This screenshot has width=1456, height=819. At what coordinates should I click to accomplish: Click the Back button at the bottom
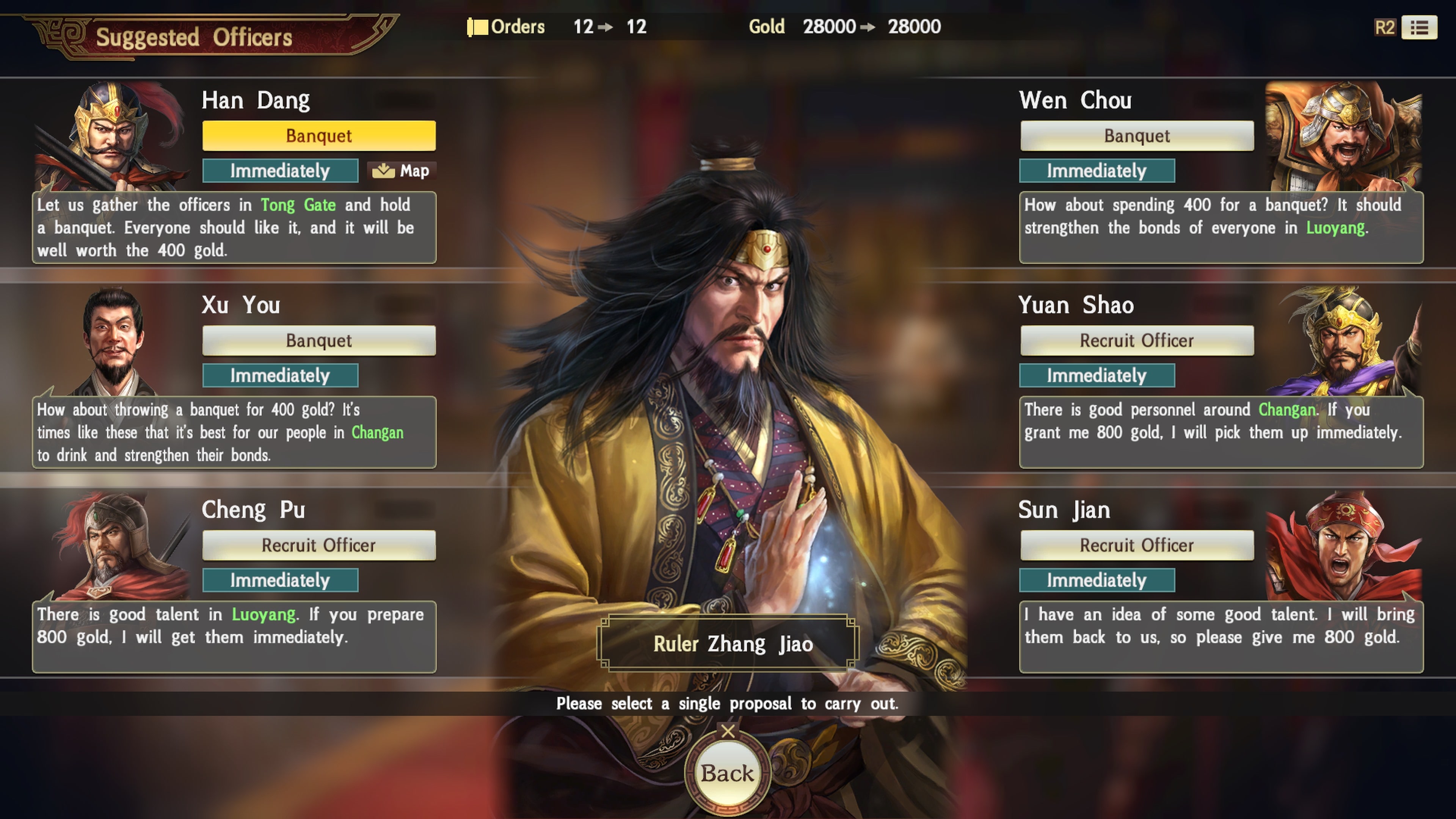(x=728, y=773)
